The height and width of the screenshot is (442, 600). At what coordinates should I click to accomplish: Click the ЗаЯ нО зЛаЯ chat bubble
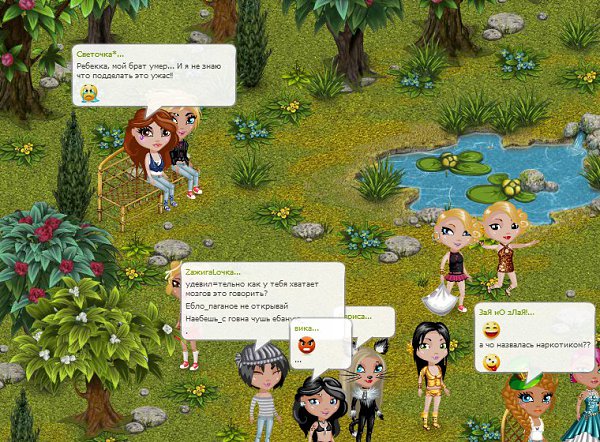click(x=534, y=337)
